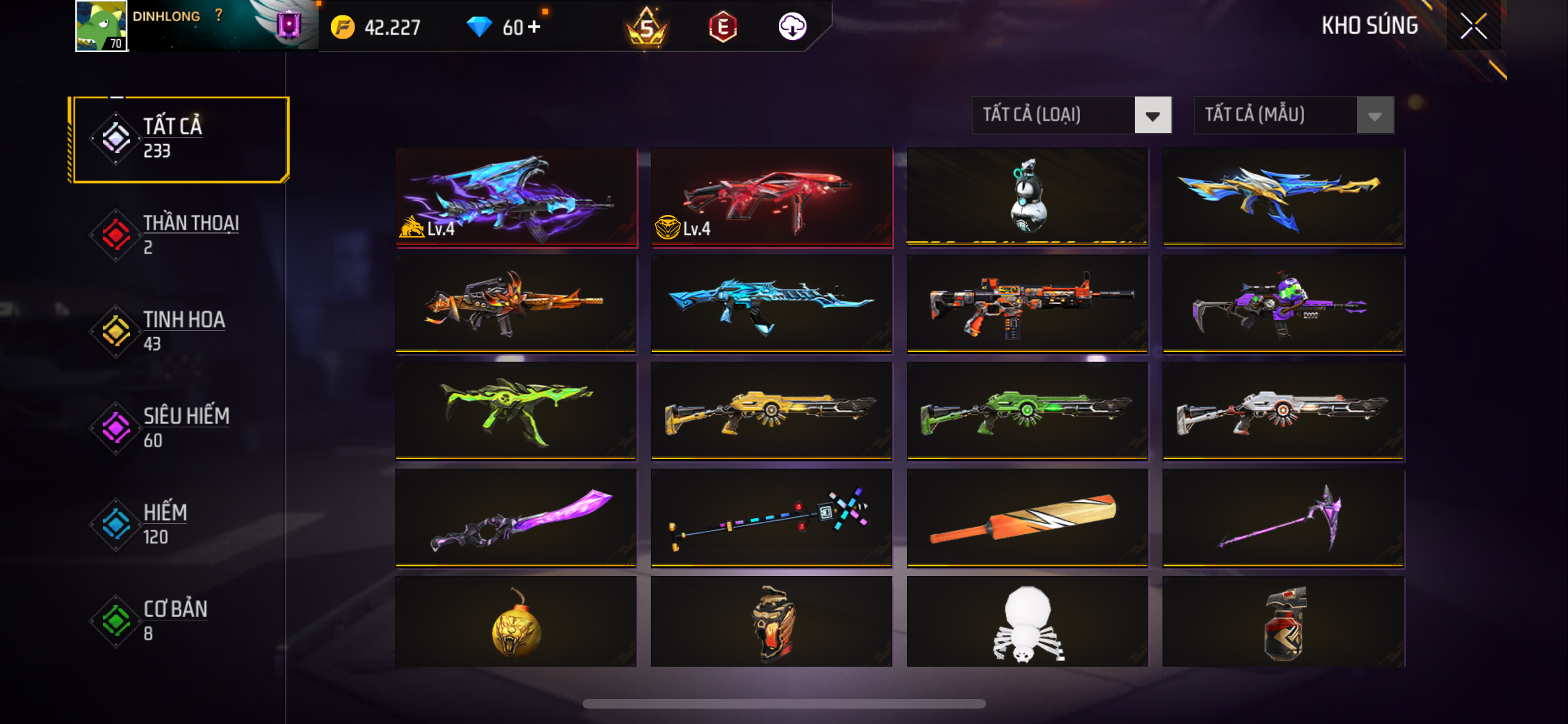
Task: Open the cloud download icon
Action: (x=792, y=27)
